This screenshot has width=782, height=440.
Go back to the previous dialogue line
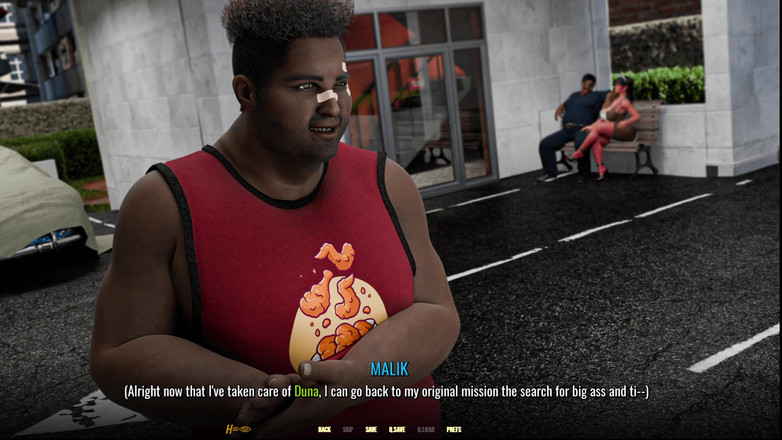(324, 429)
